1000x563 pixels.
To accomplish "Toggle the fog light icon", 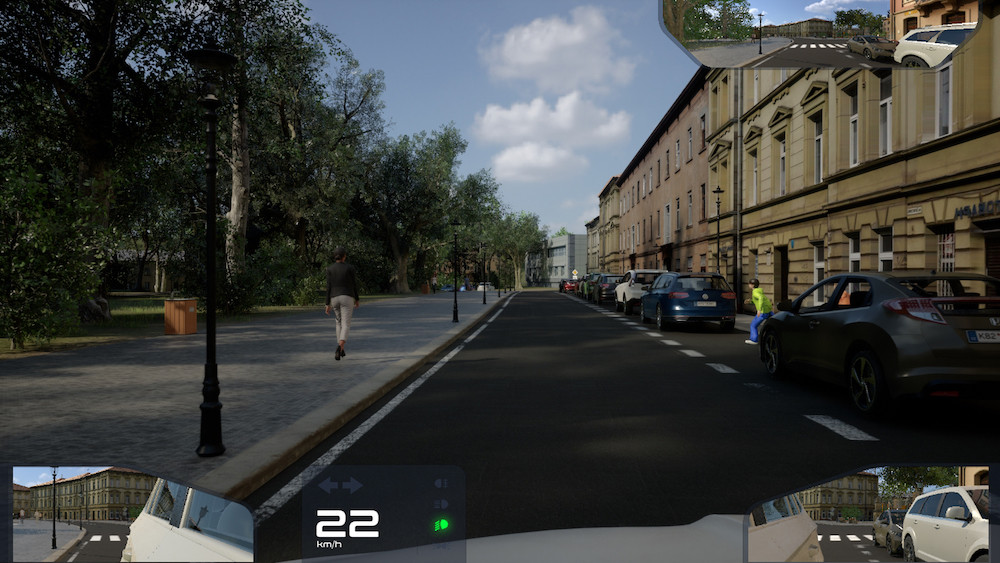I will tap(440, 484).
